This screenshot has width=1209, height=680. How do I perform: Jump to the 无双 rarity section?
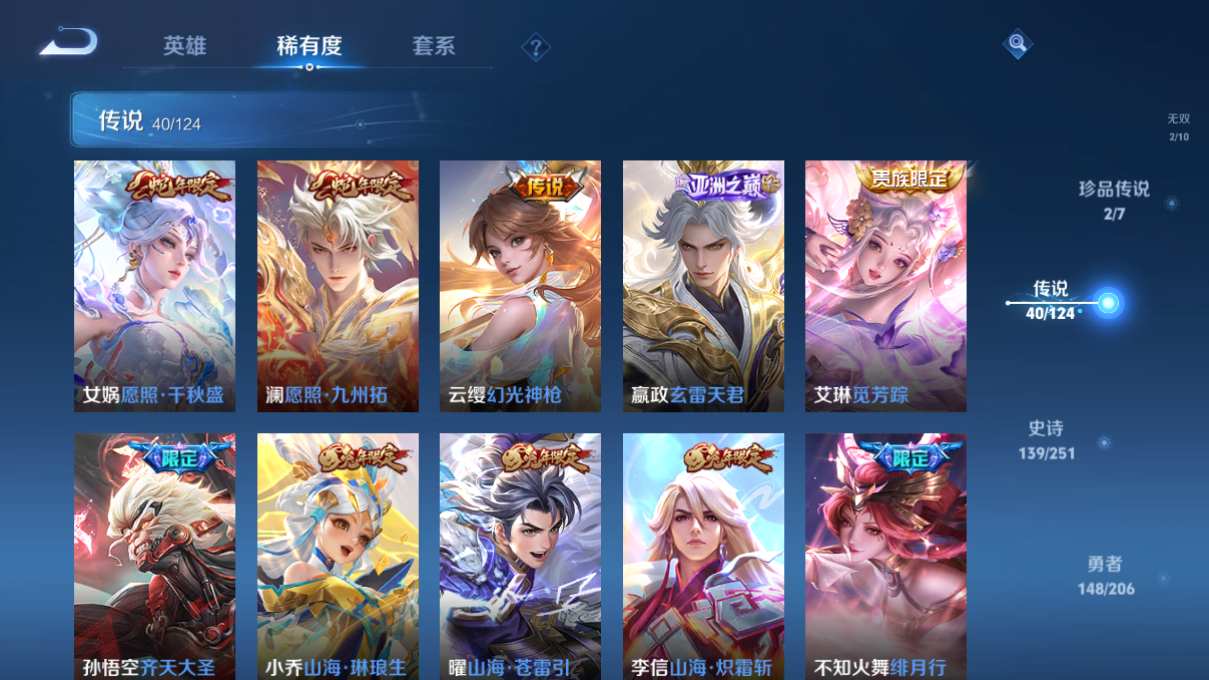(1179, 126)
